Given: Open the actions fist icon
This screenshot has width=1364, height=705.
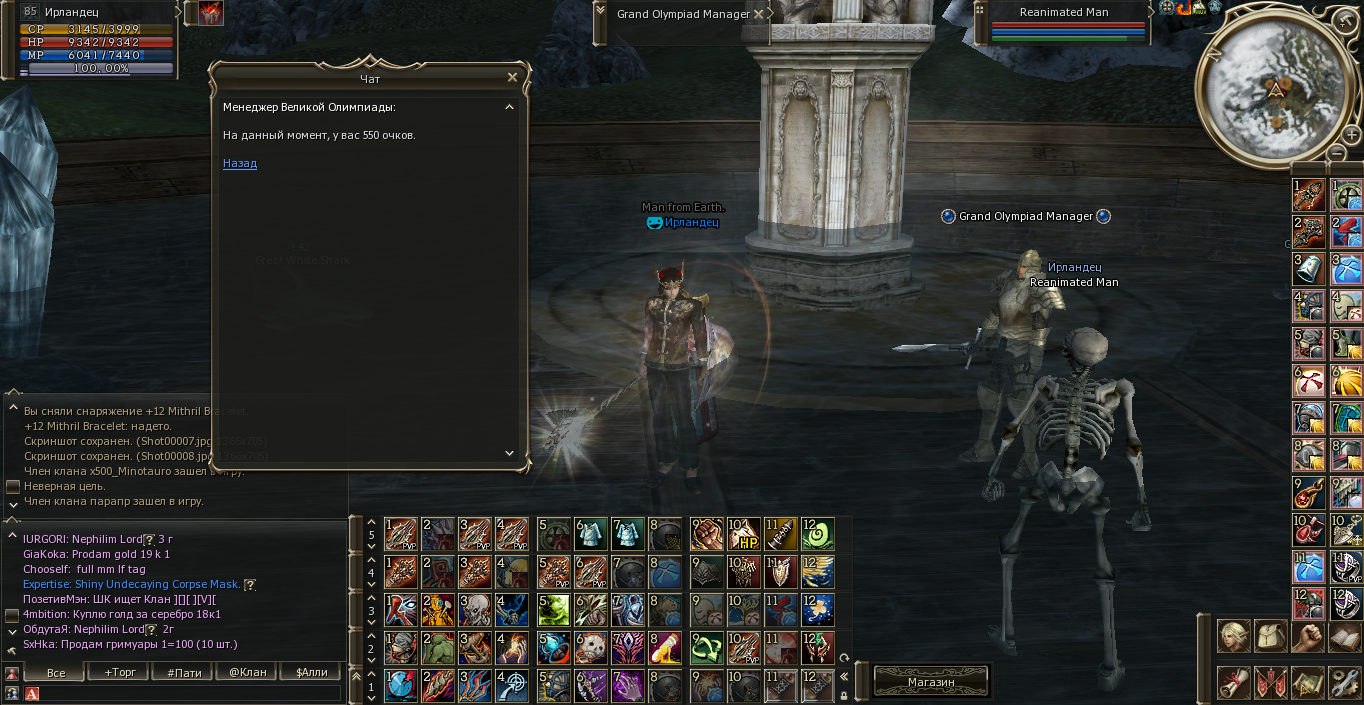Looking at the screenshot, I should pyautogui.click(x=1307, y=636).
